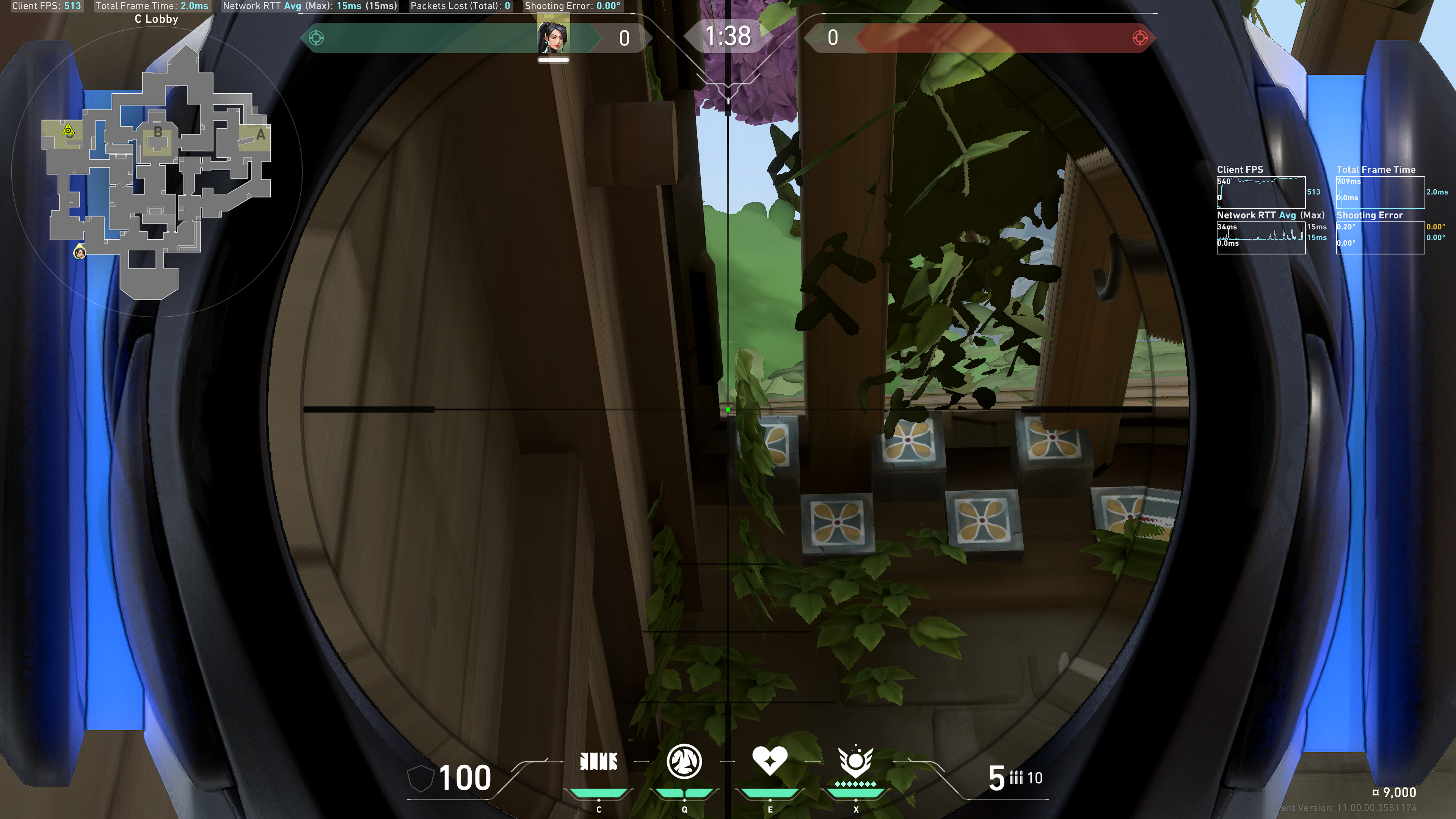Click your agent marker on the minimap

coord(80,252)
